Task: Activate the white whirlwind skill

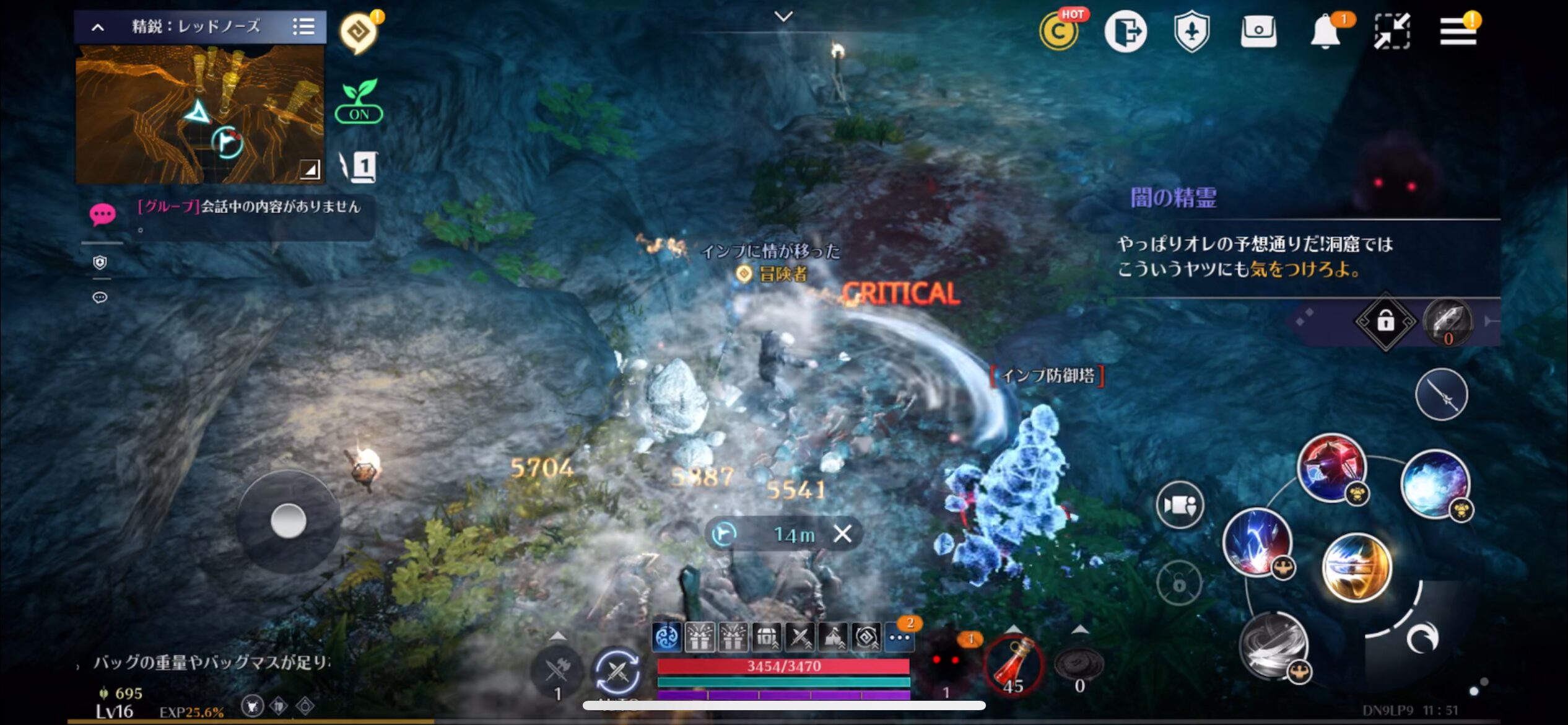Action: pyautogui.click(x=1274, y=646)
